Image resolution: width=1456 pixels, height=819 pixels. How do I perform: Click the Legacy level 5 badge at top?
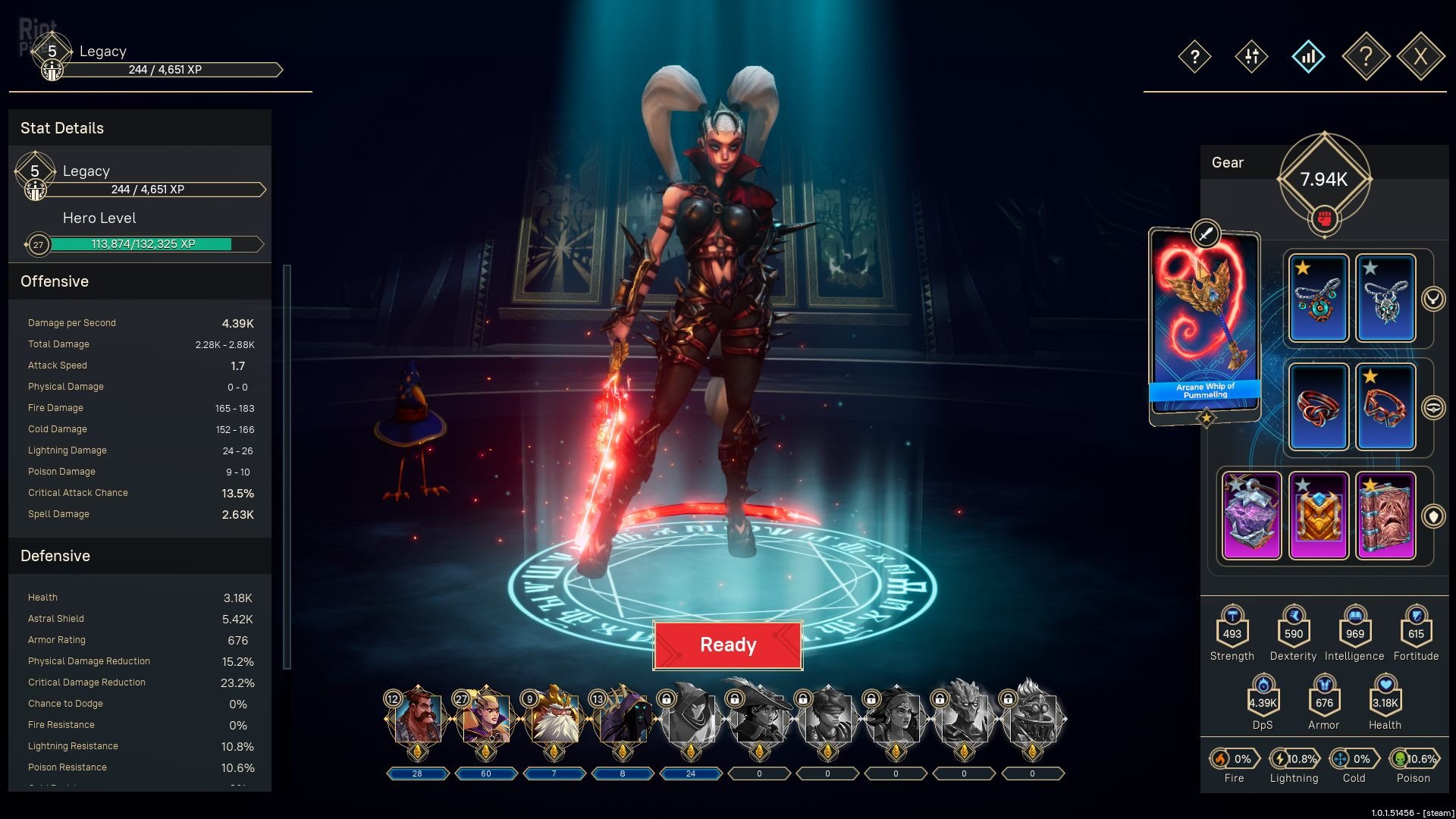[52, 52]
